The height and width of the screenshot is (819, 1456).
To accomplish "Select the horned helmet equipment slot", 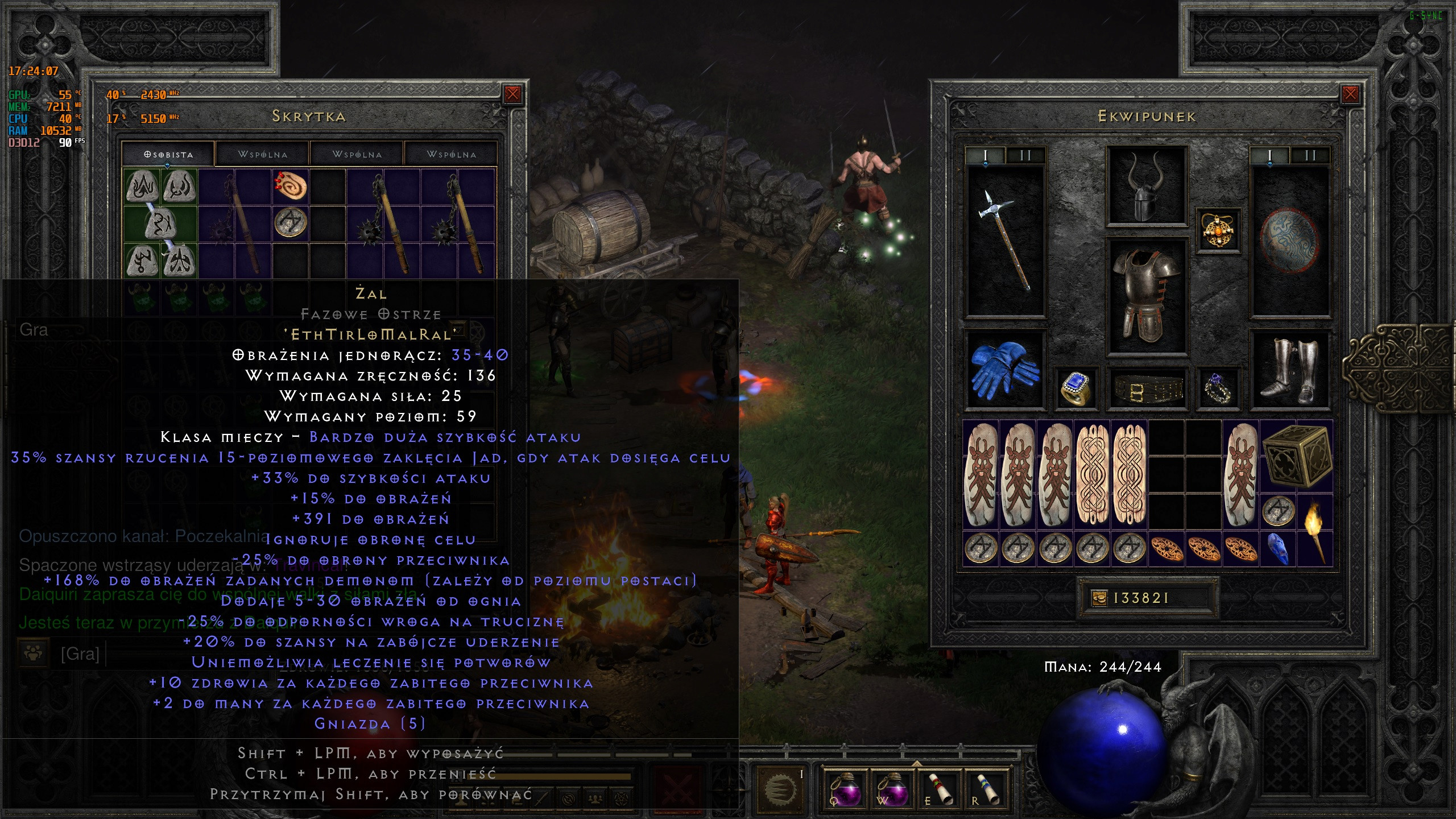I will [x=1147, y=186].
